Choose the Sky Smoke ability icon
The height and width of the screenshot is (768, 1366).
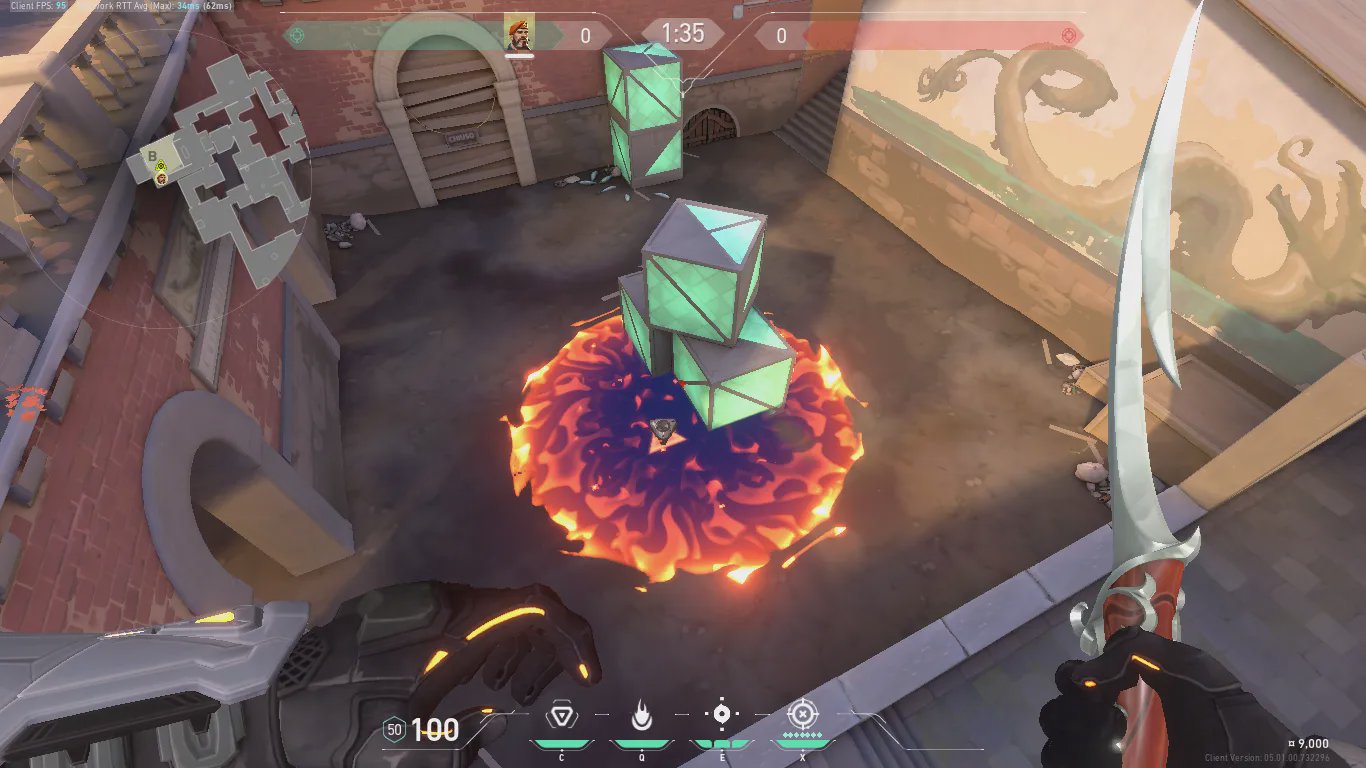[721, 715]
